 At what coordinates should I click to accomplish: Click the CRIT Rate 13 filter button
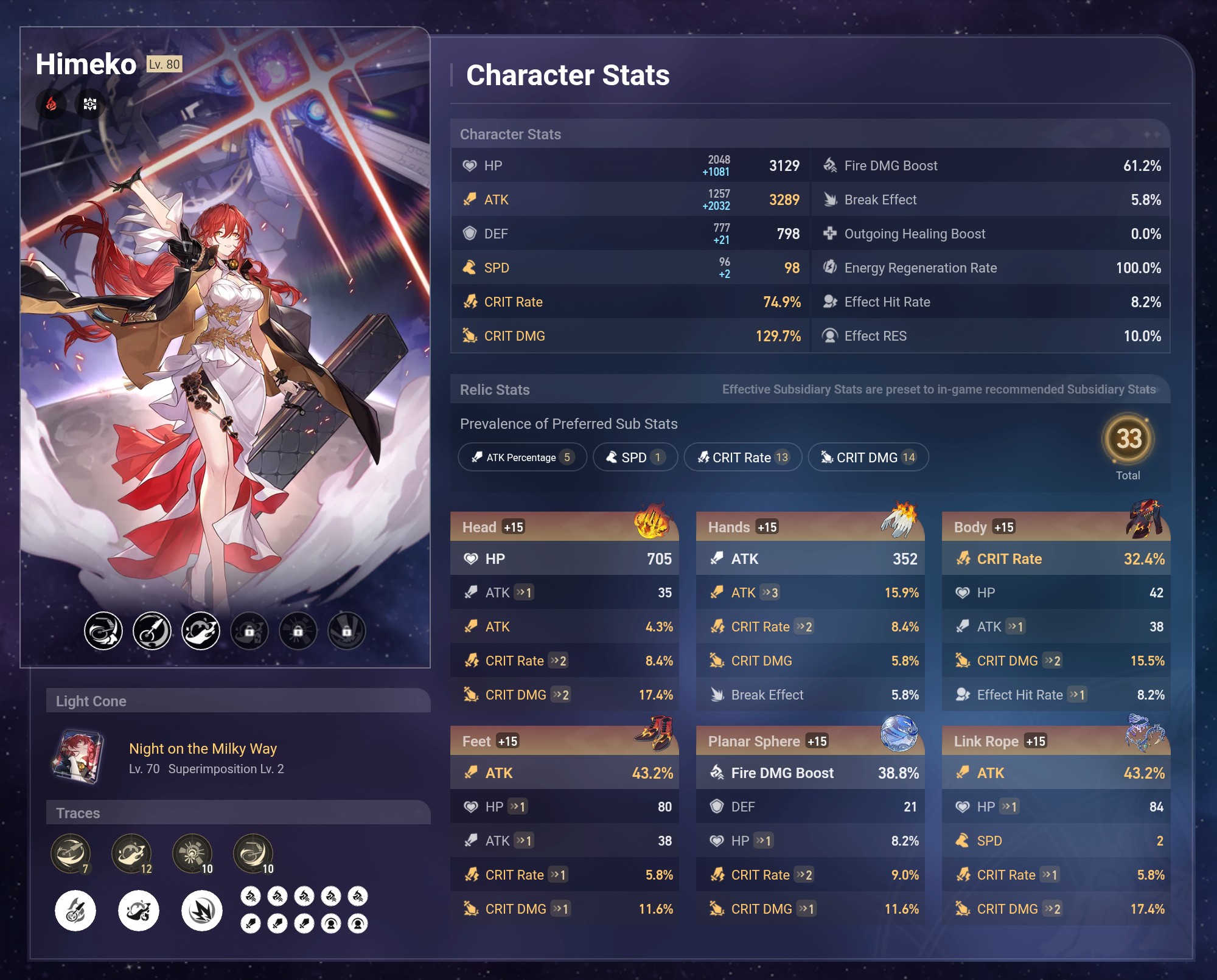tap(743, 457)
